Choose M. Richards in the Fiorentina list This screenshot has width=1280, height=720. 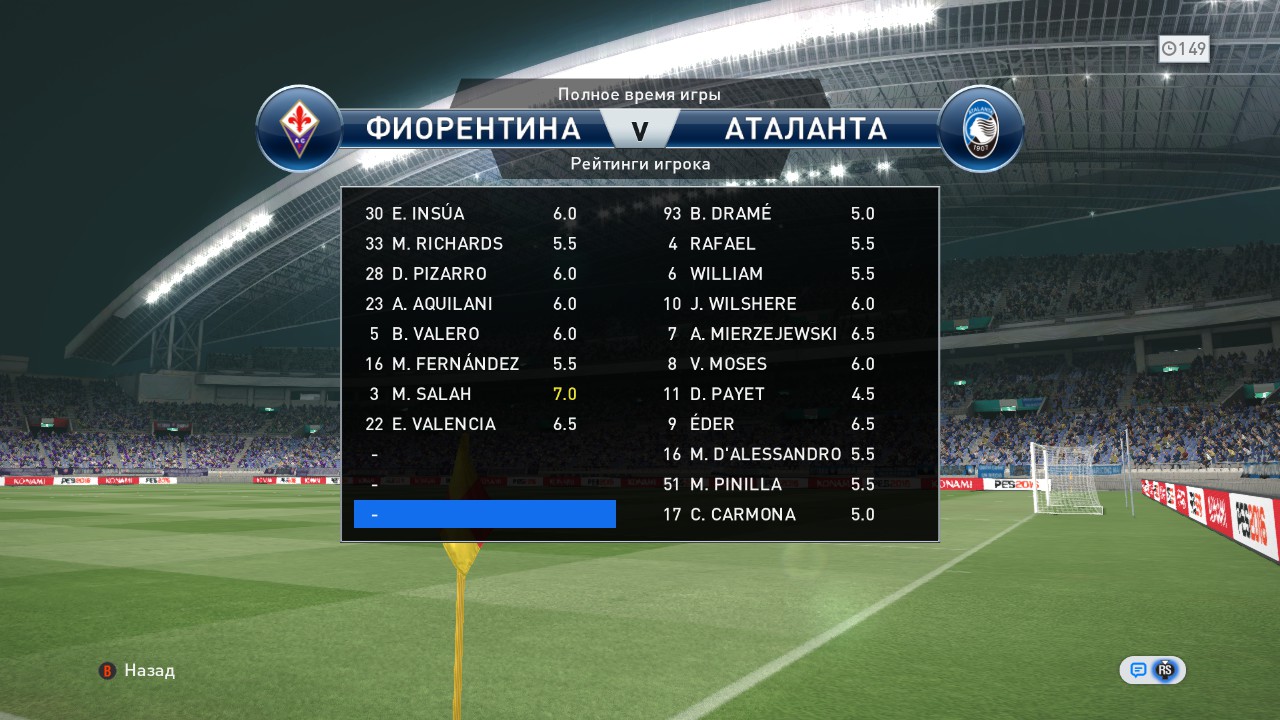point(470,244)
